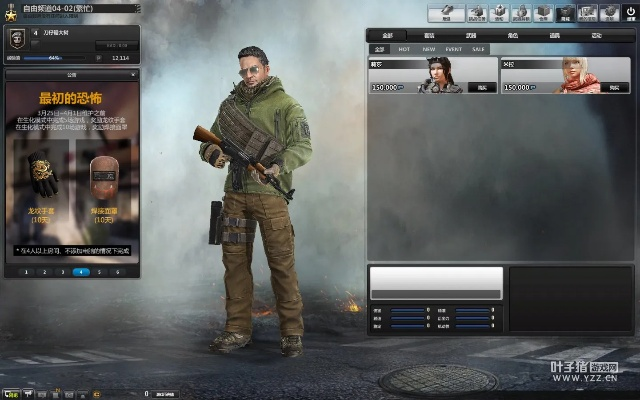The width and height of the screenshot is (640, 400).
Task: Switch to the NEW filter tab
Action: 429,48
